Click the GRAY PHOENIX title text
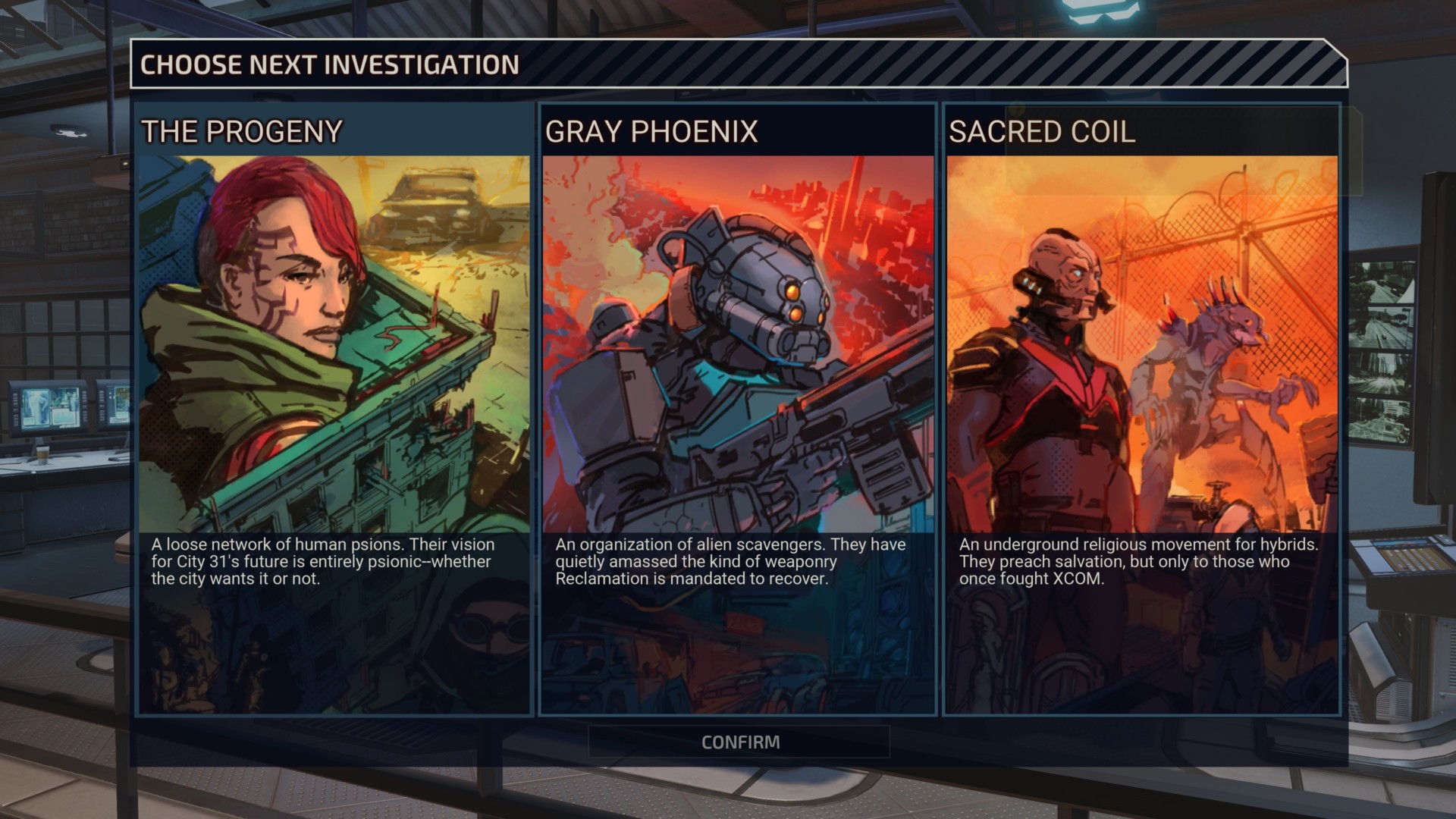 click(x=651, y=130)
